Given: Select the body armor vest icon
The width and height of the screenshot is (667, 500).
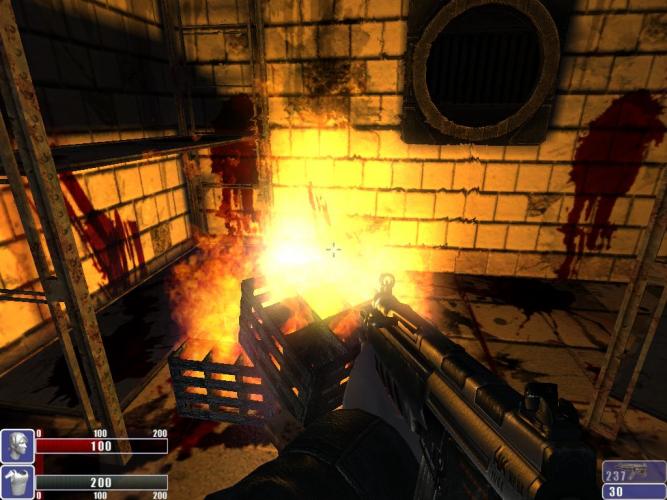Looking at the screenshot, I should coord(17,482).
